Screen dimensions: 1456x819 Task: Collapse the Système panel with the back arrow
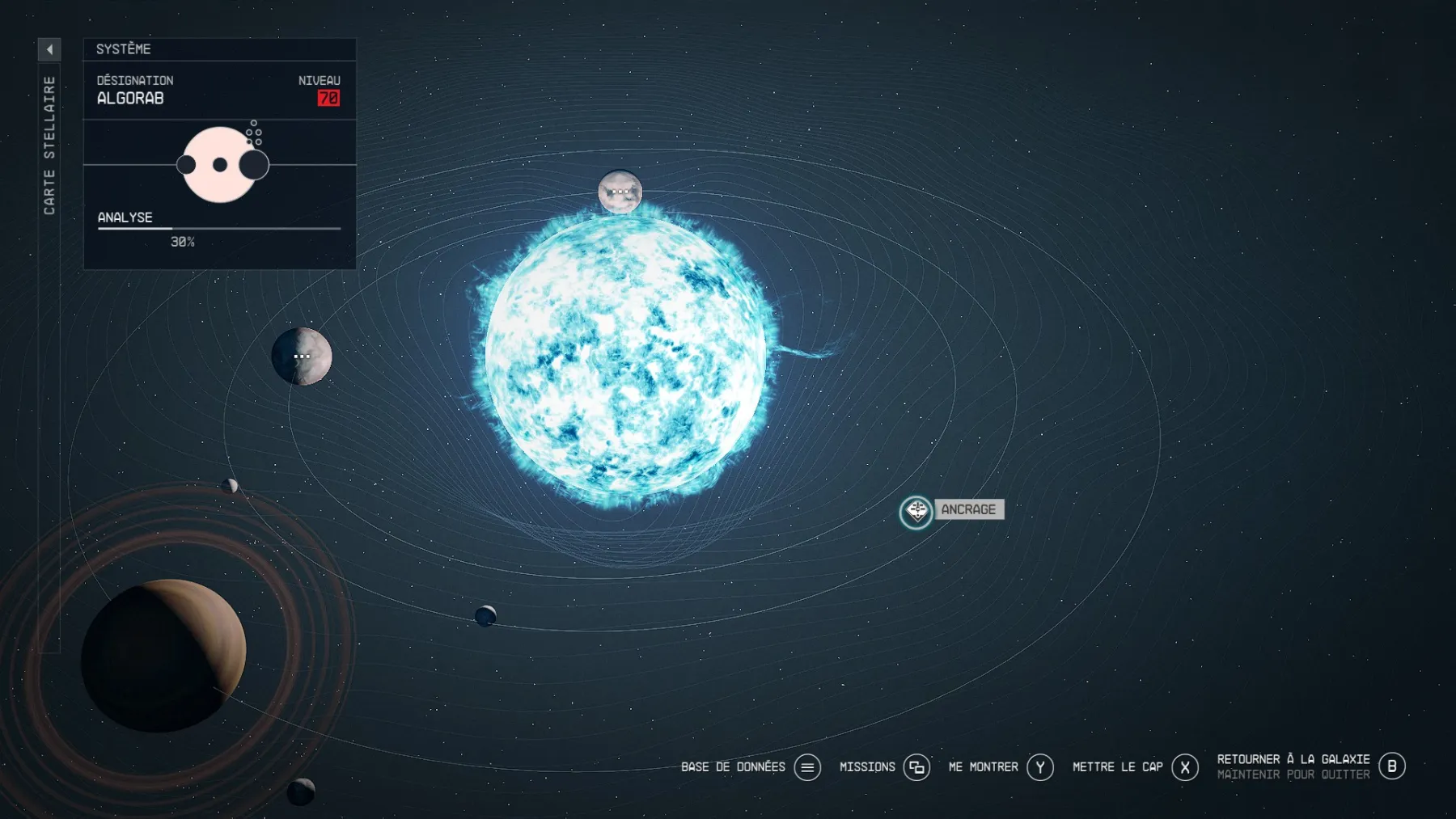click(x=50, y=49)
